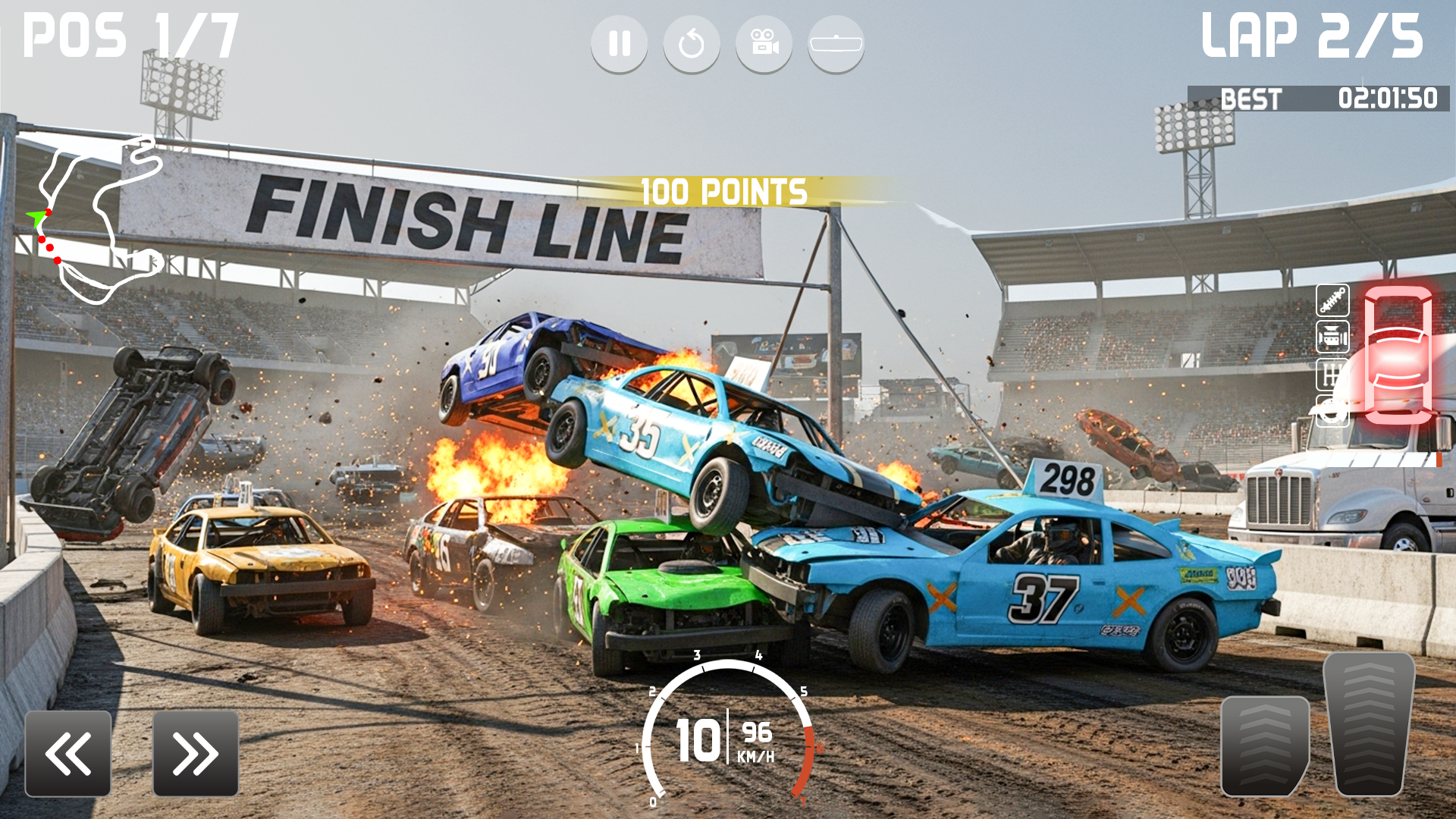Toggle the rear-view mirror display
Viewport: 1456px width, 819px height.
tap(837, 43)
